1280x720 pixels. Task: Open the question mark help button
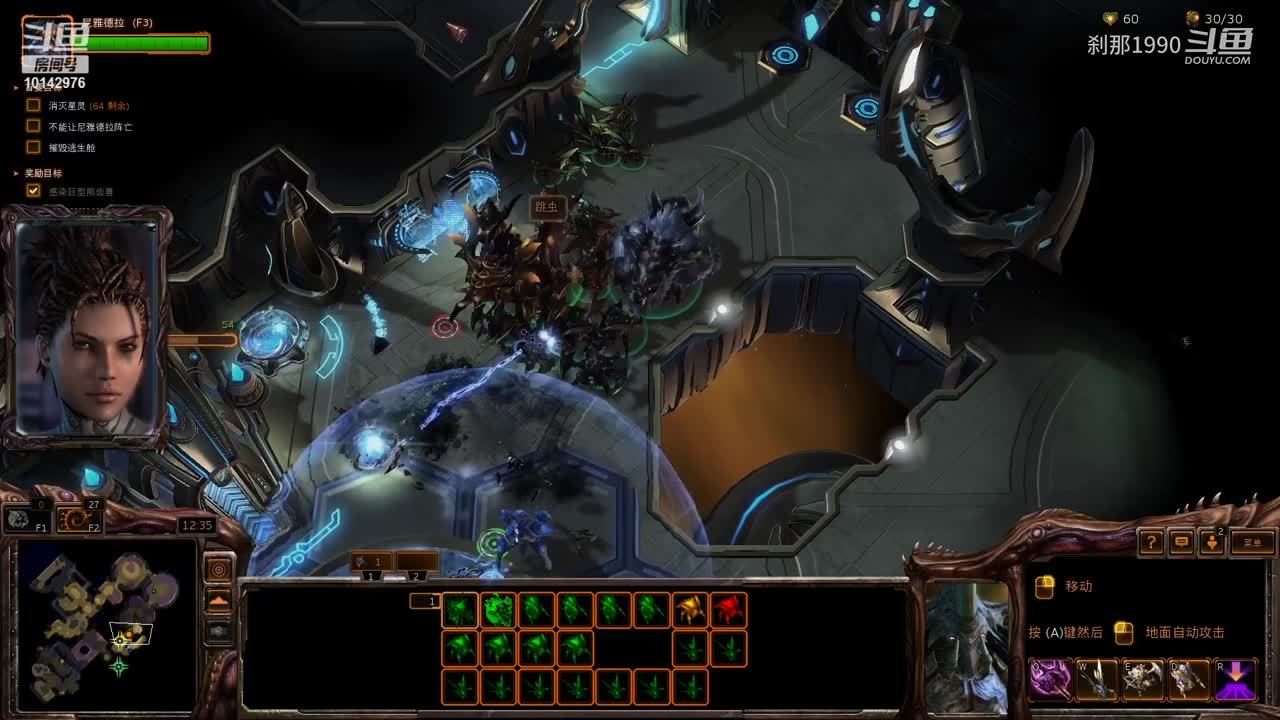click(1151, 542)
